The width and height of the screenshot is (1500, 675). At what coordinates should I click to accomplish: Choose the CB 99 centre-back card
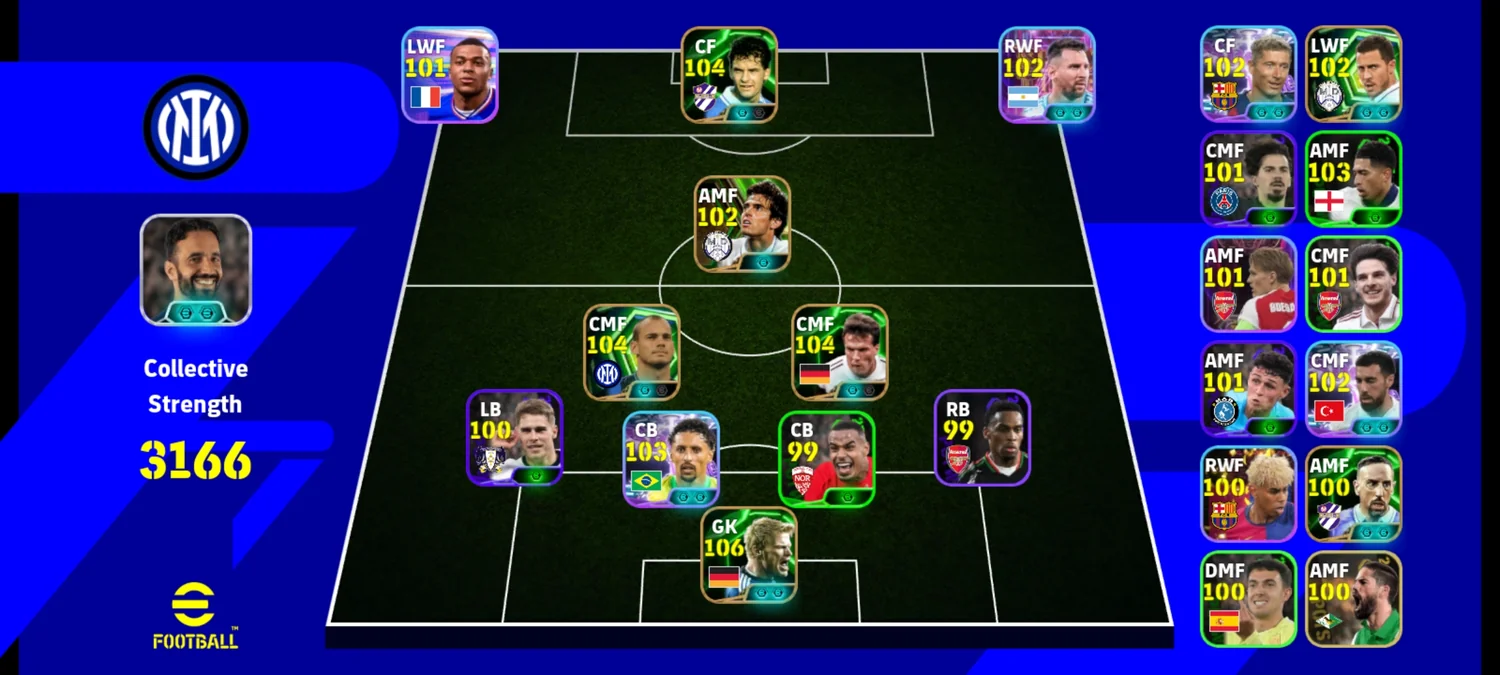(827, 459)
